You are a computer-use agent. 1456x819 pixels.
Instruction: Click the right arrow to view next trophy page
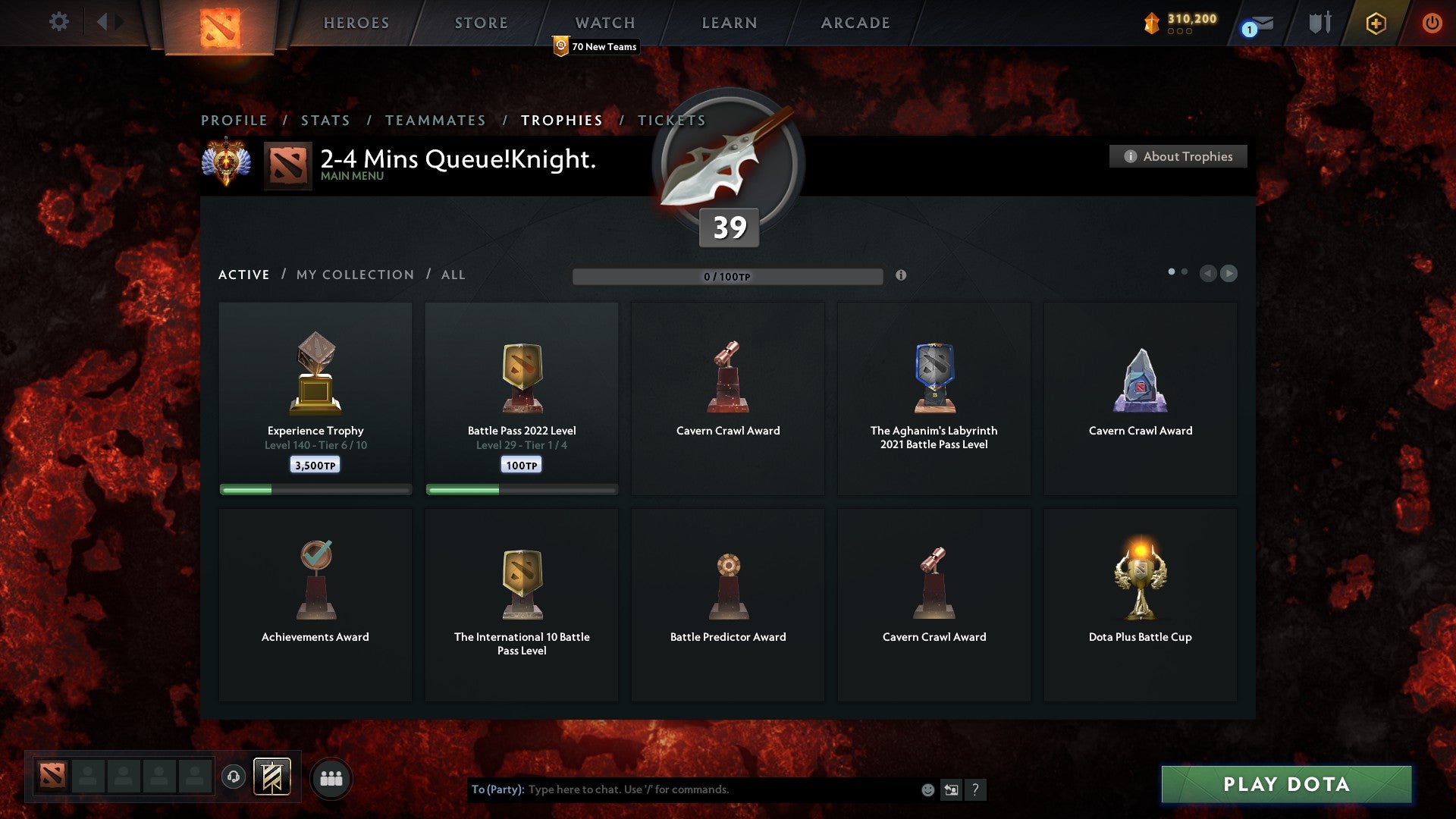(1228, 274)
